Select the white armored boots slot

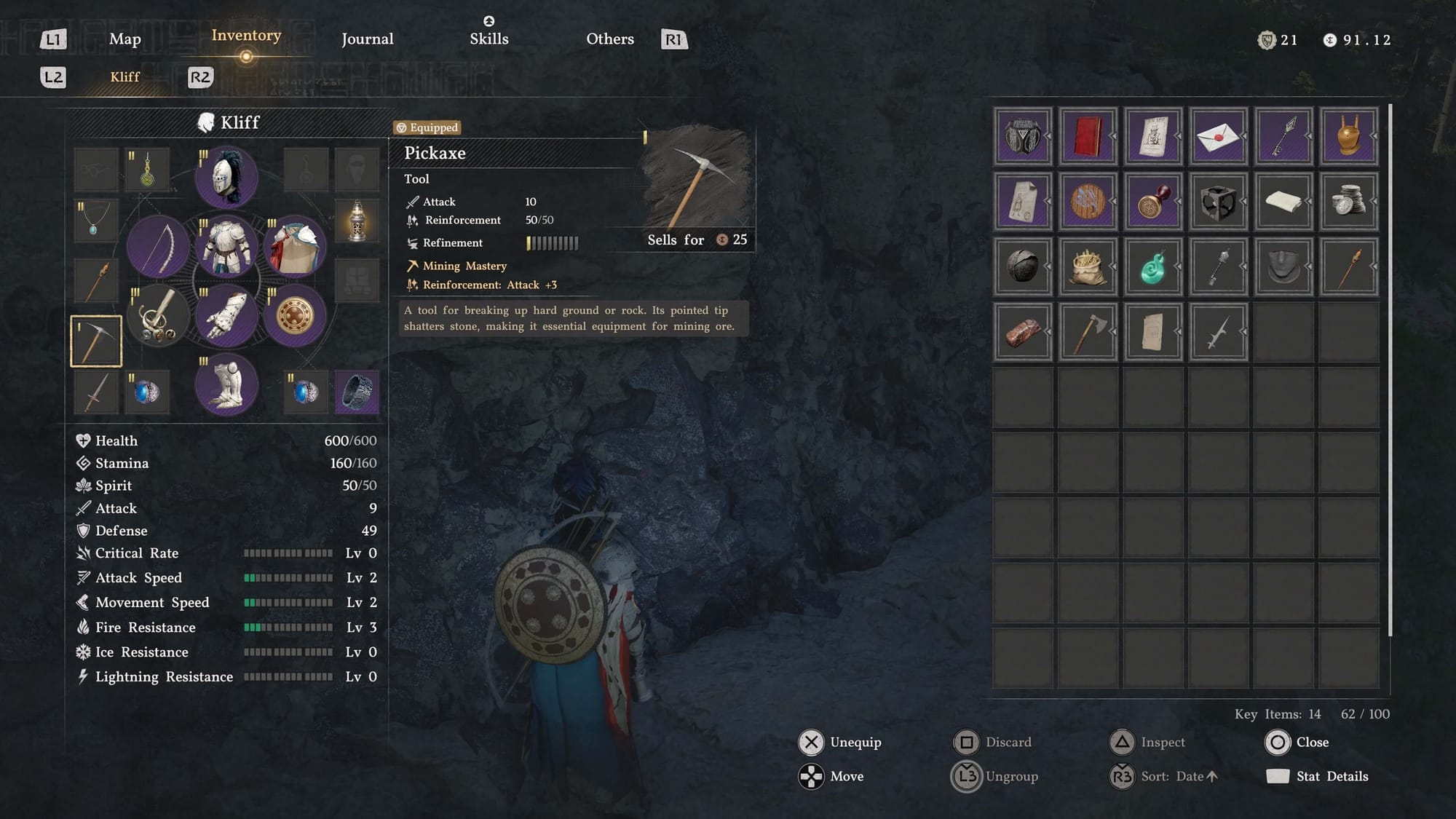click(226, 384)
